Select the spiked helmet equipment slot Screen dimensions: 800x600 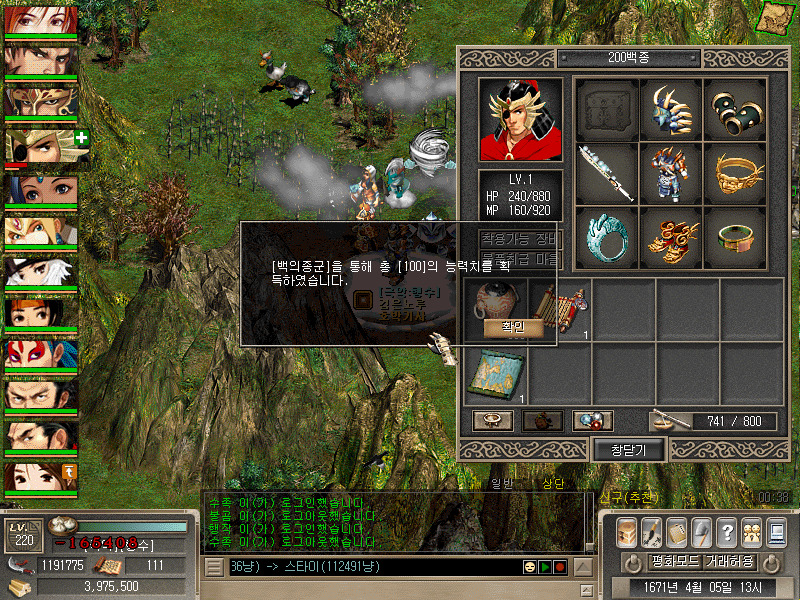pos(673,110)
